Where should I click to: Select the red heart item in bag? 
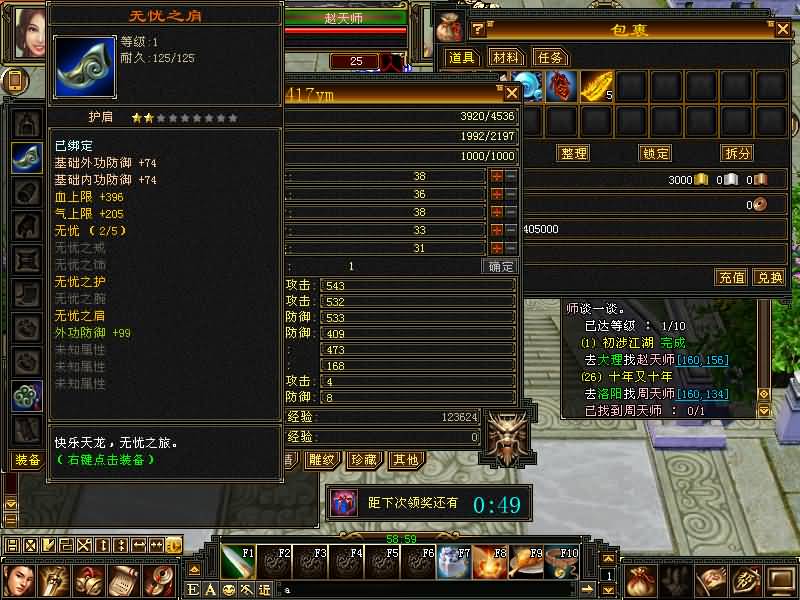click(561, 87)
